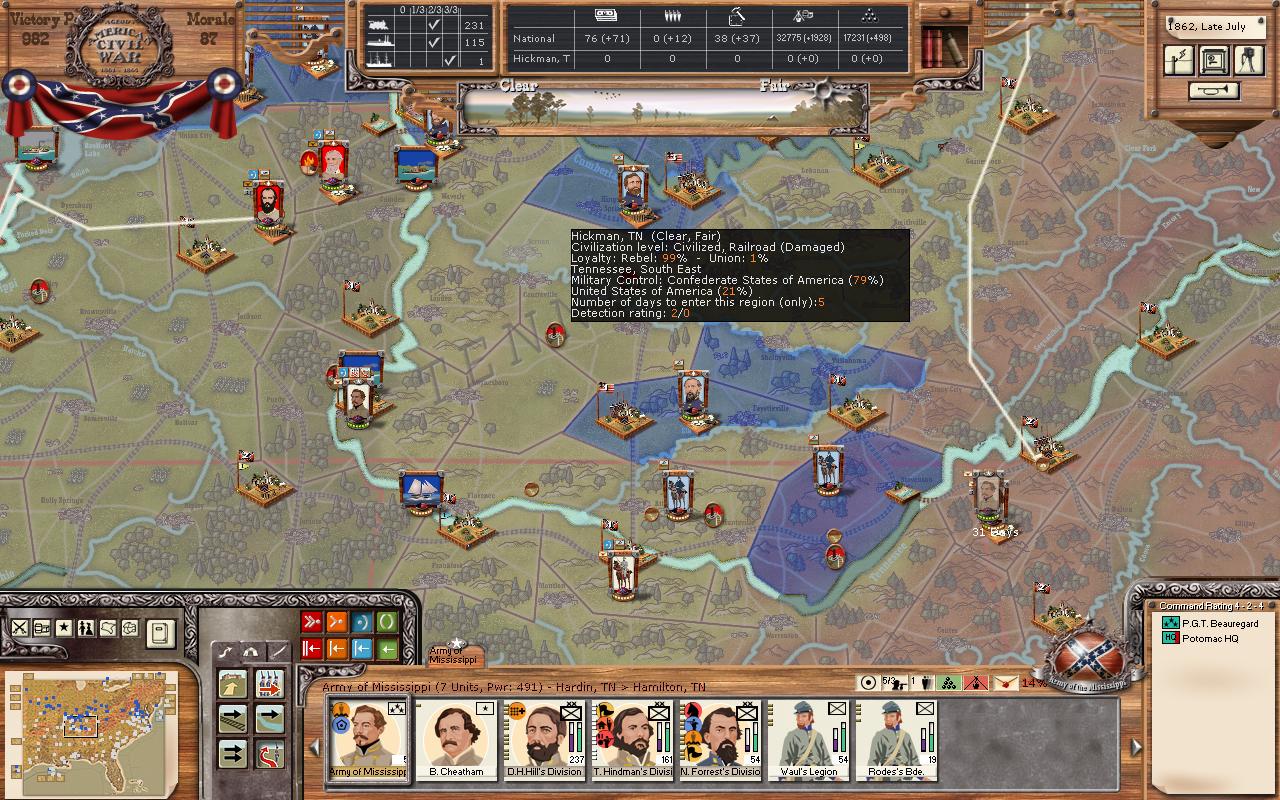End turn with the bugle button
Image resolution: width=1280 pixels, height=800 pixels.
click(1213, 91)
